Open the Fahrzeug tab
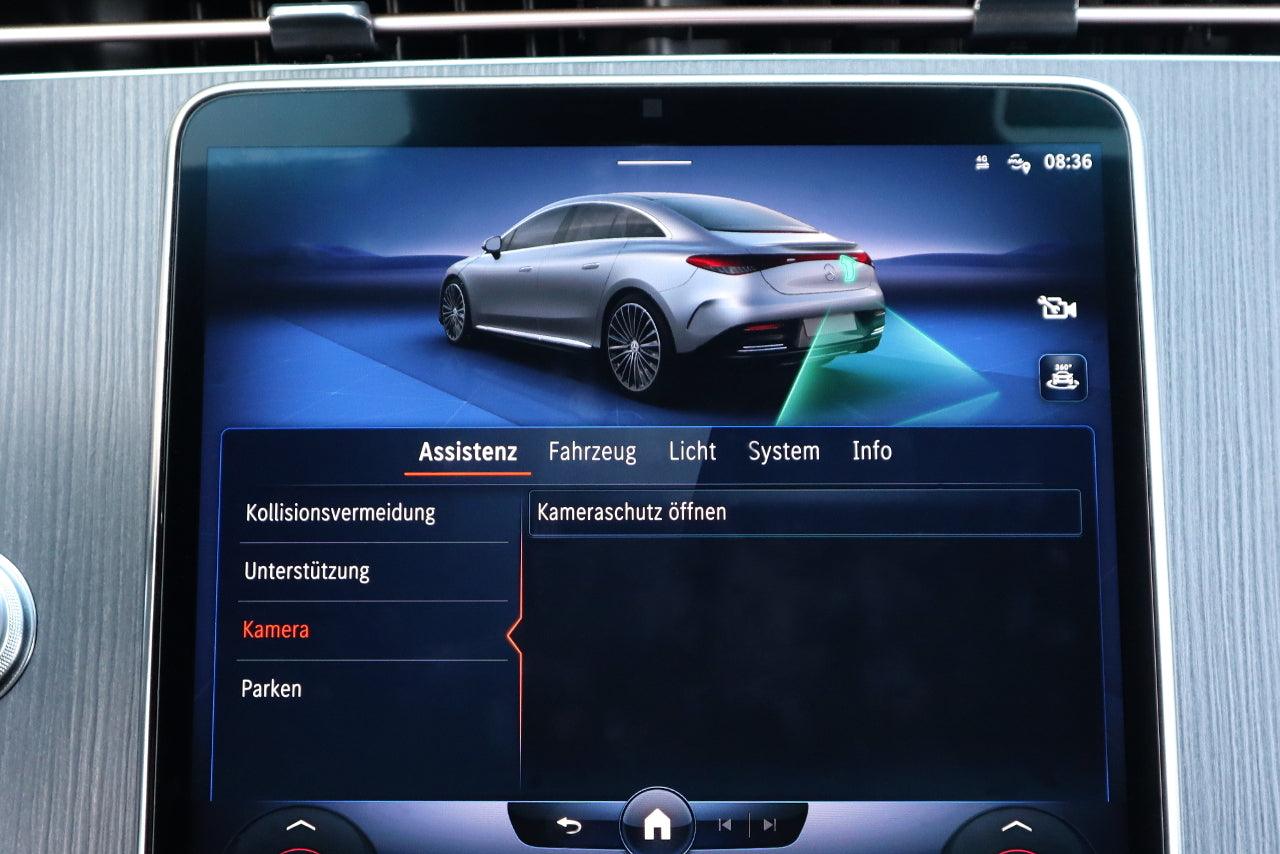The width and height of the screenshot is (1280, 854). (x=592, y=452)
